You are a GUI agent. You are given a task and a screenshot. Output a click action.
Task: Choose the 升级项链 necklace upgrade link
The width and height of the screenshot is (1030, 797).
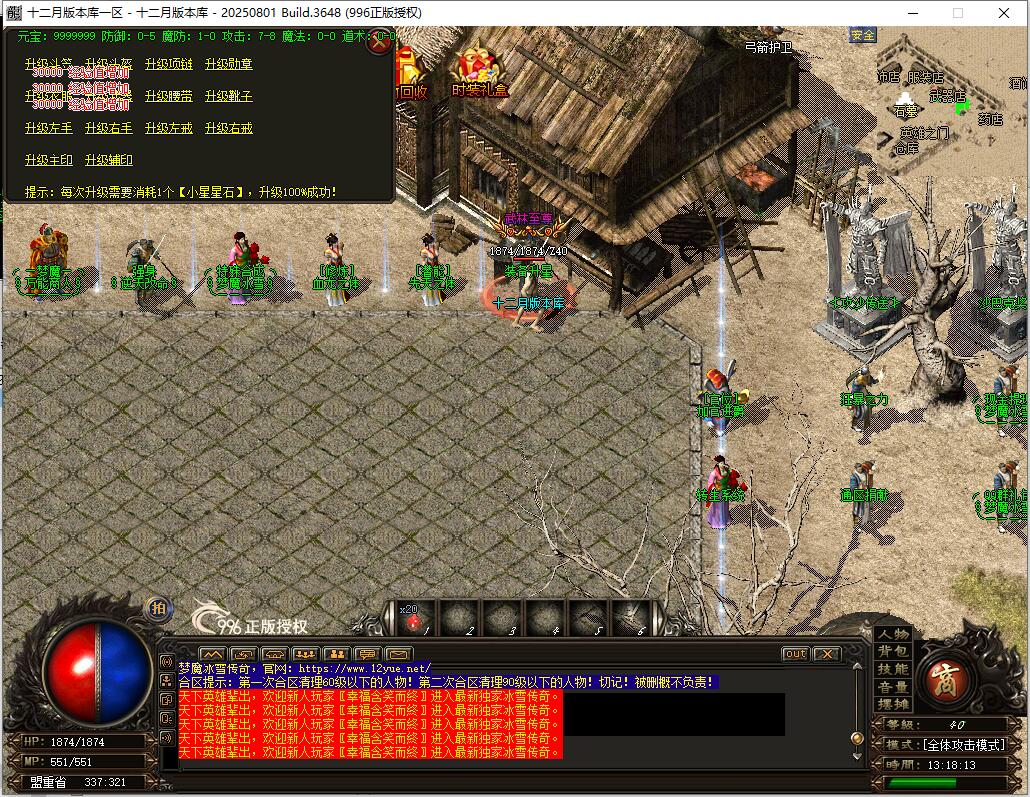[169, 64]
